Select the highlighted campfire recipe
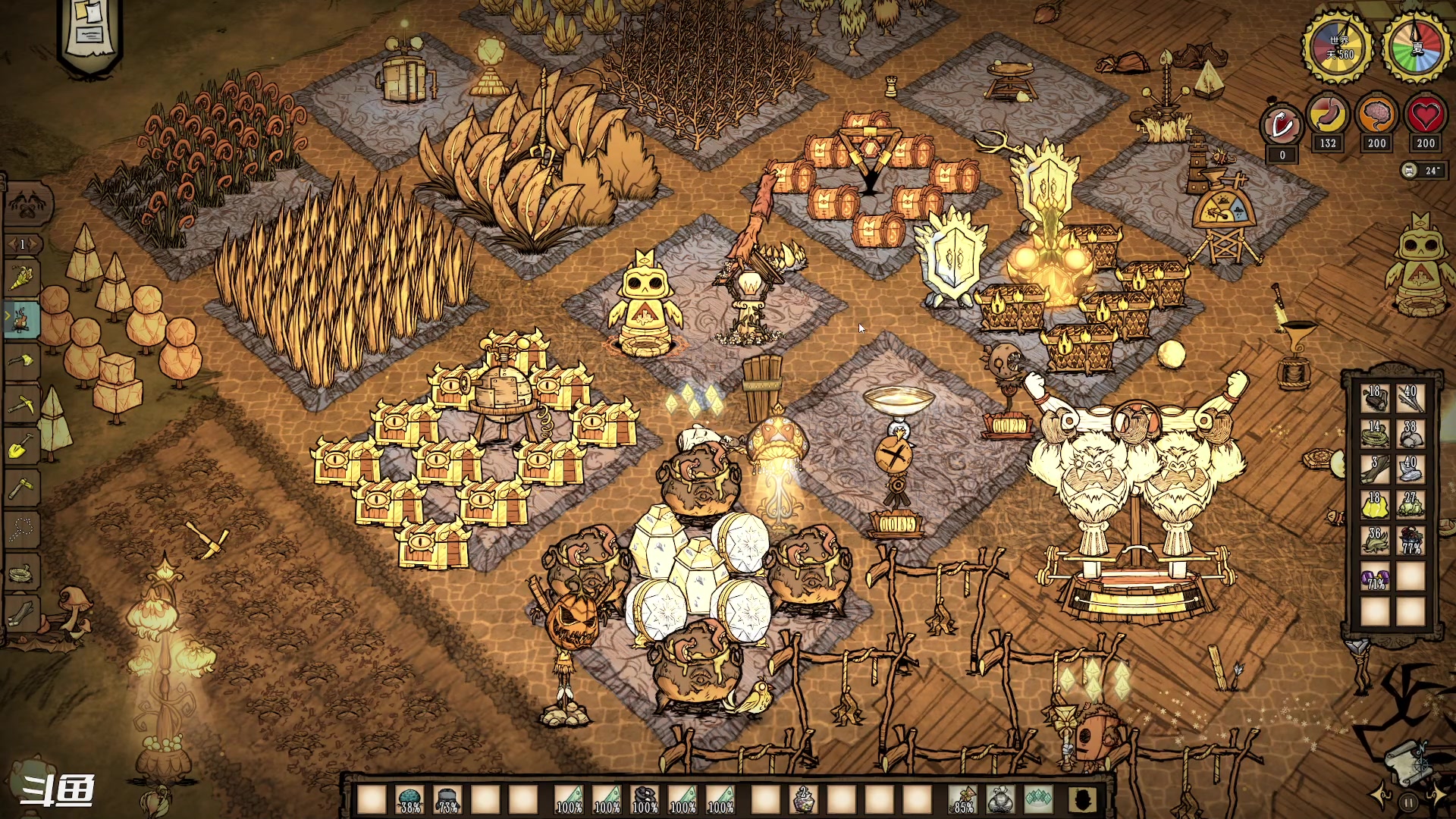Screen dimensions: 1456x819 point(21,319)
